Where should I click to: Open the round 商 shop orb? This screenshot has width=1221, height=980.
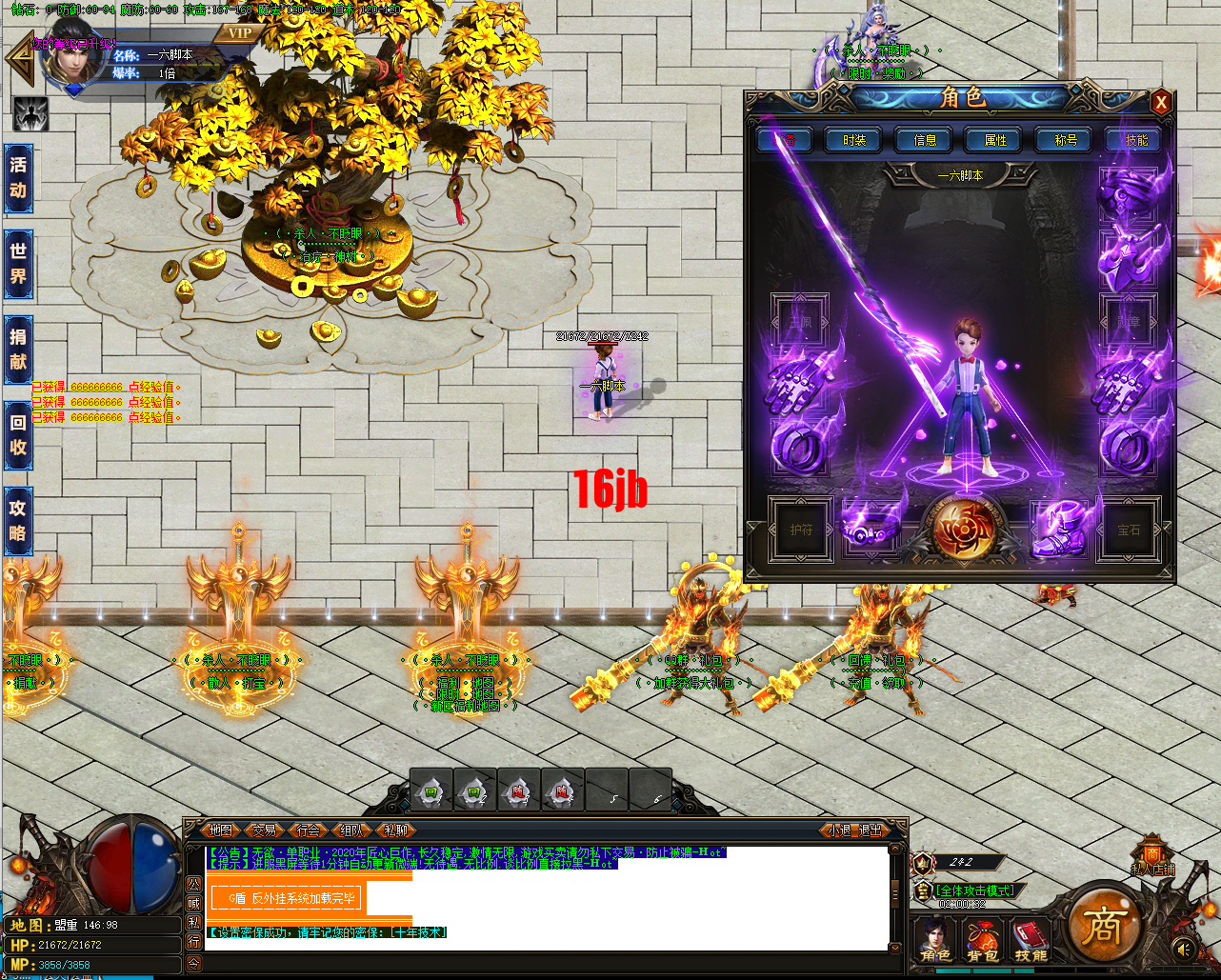tap(1103, 925)
